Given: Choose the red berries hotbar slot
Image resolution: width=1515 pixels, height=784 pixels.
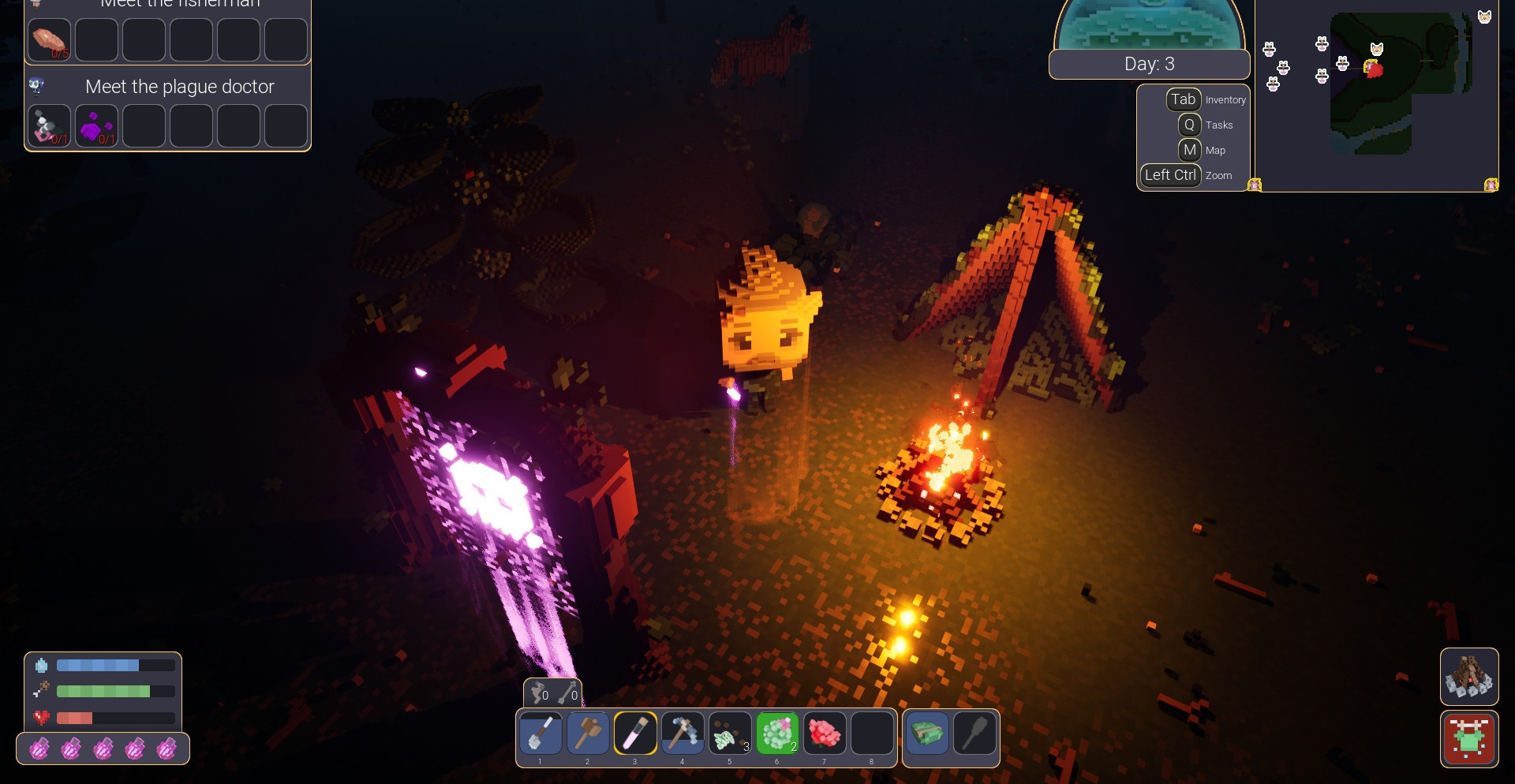Looking at the screenshot, I should [x=825, y=734].
